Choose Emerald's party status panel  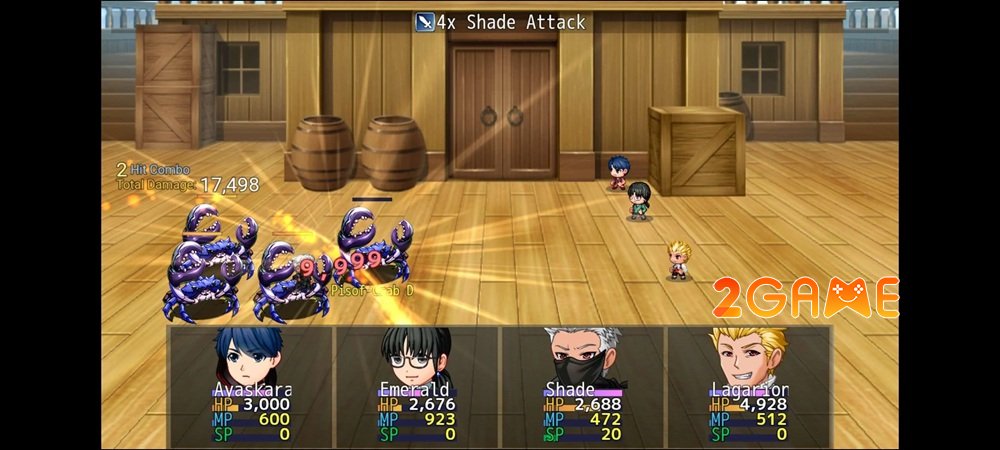click(x=416, y=385)
